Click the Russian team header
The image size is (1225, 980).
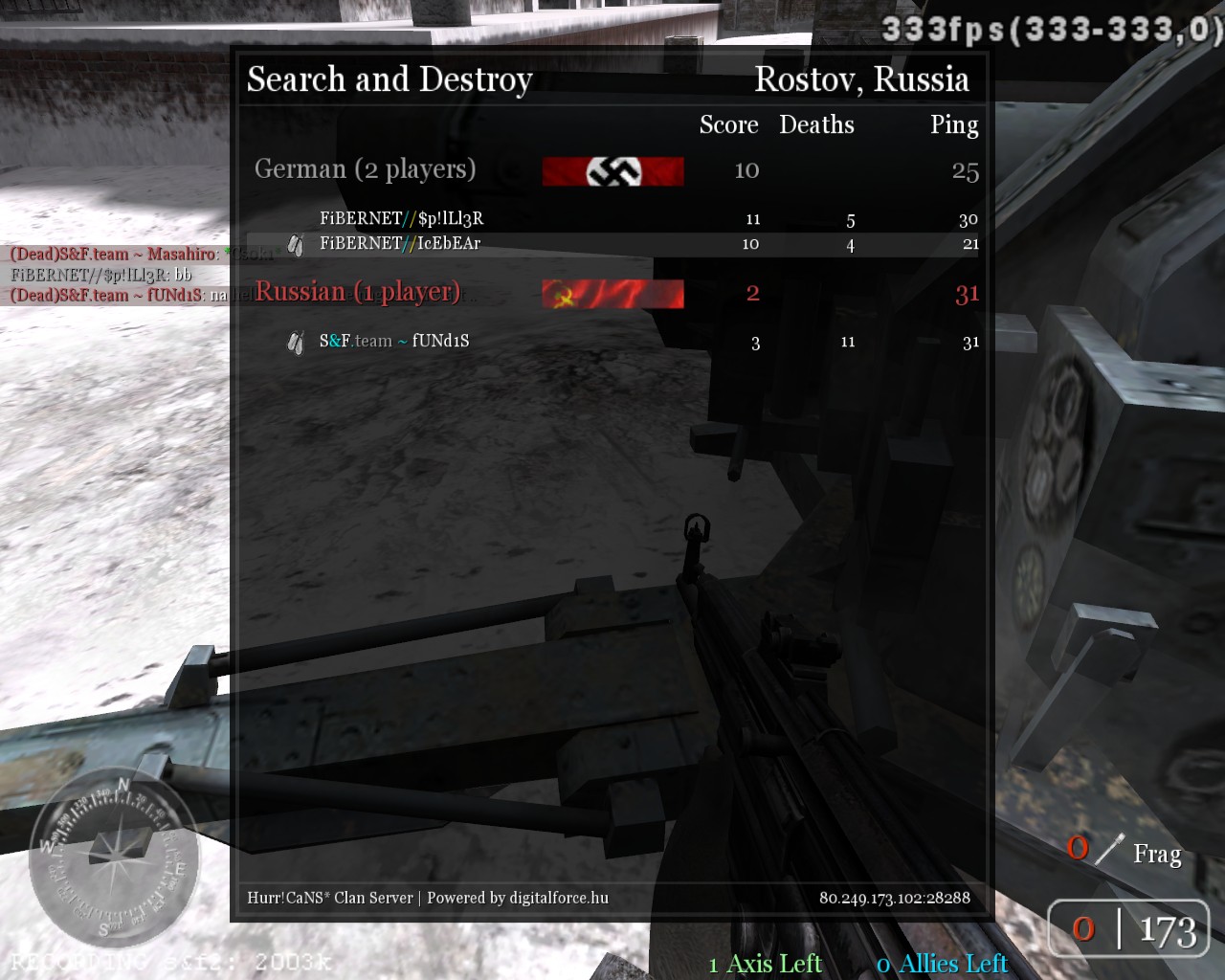357,292
